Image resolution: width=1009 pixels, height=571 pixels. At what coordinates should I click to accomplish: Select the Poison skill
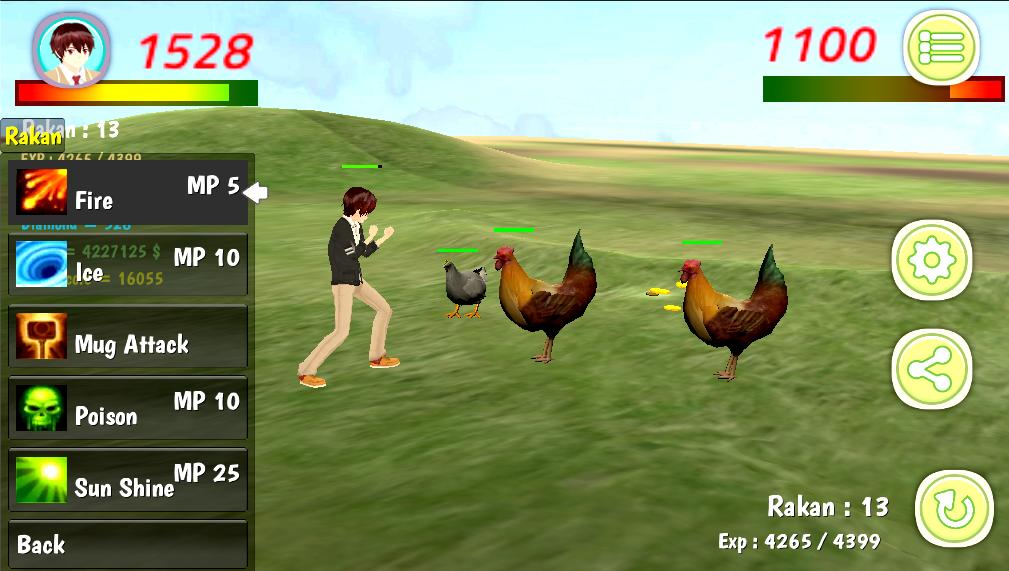128,409
